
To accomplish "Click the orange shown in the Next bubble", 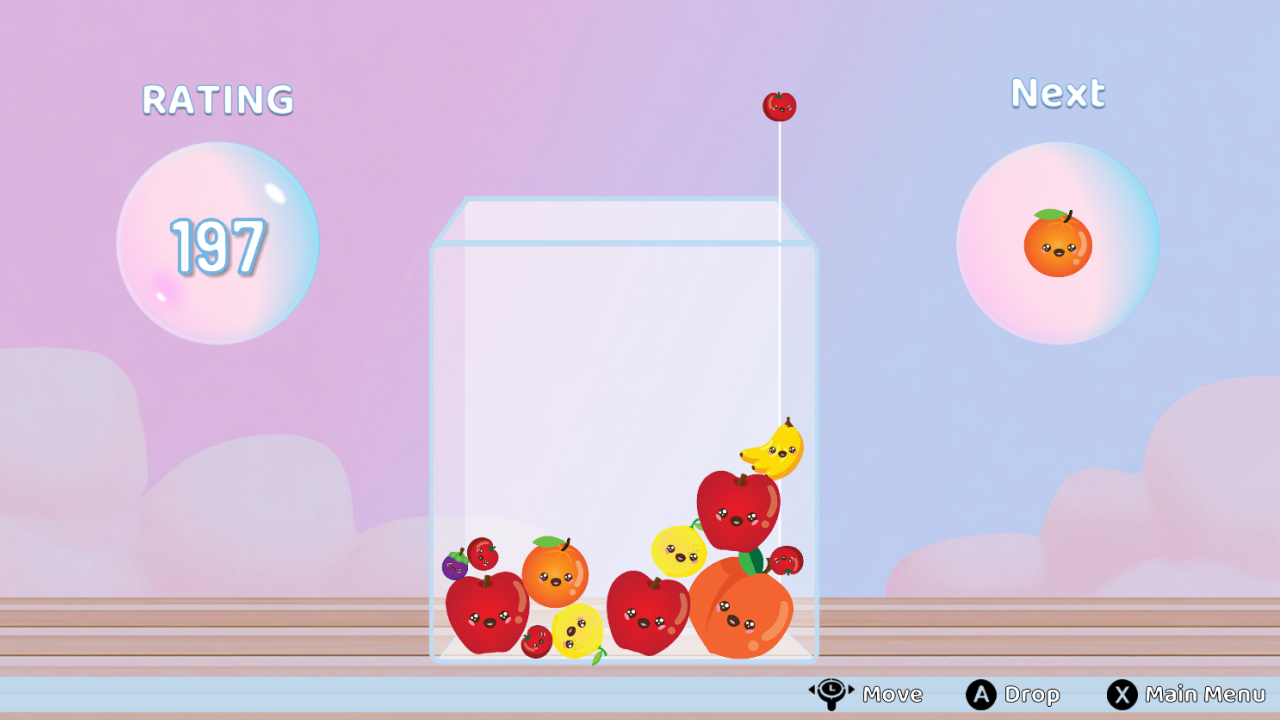I will (1058, 244).
